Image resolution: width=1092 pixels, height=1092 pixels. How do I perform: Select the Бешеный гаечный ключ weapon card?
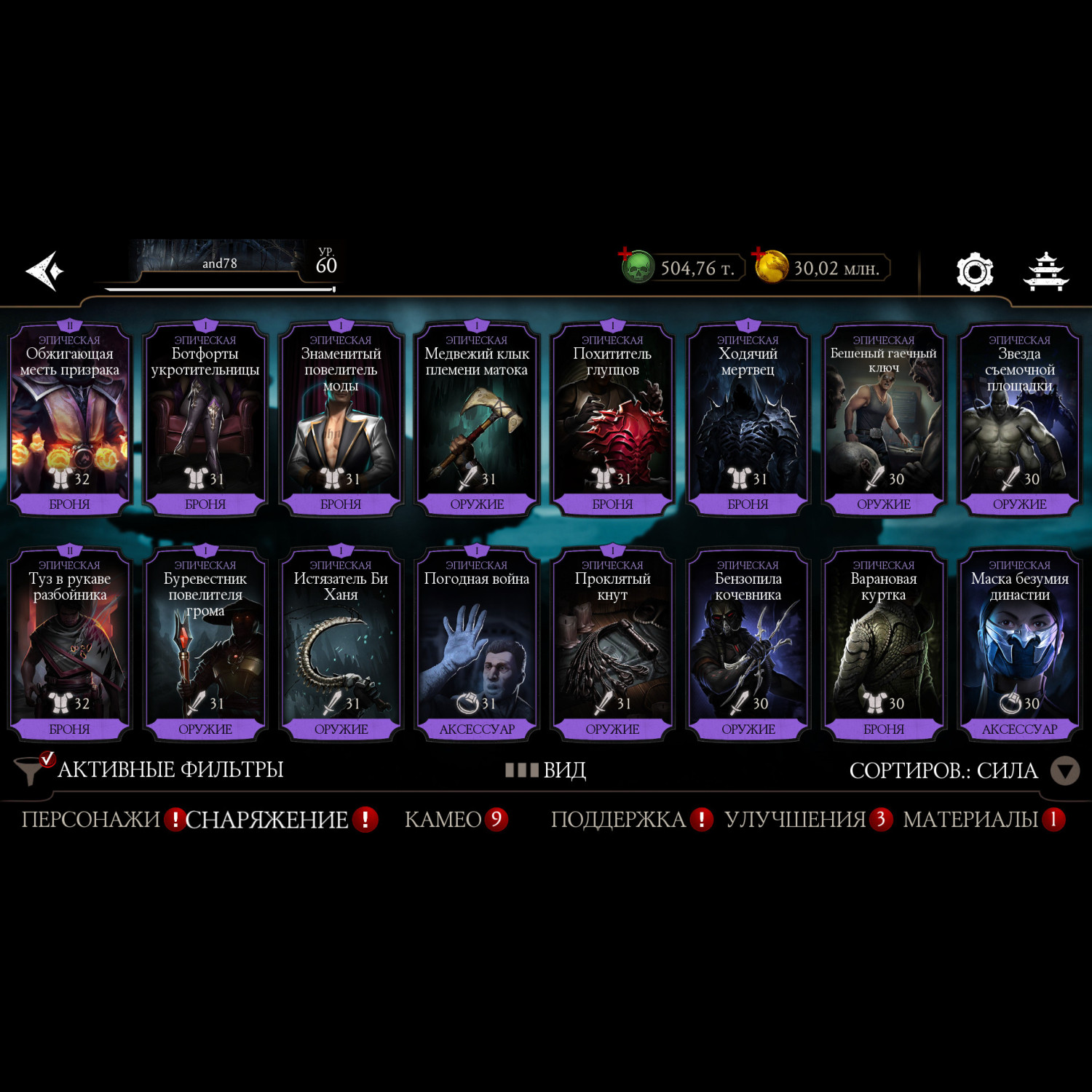[884, 421]
